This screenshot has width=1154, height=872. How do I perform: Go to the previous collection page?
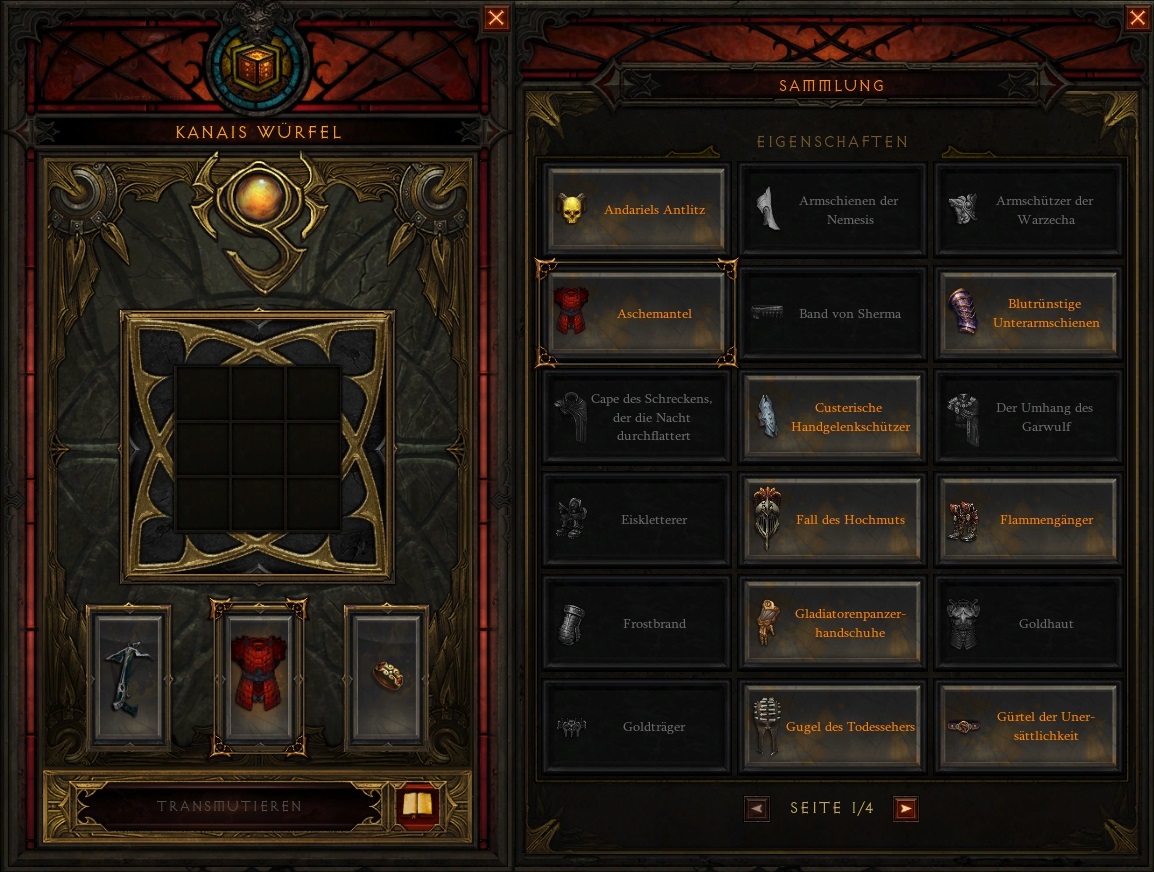click(757, 808)
